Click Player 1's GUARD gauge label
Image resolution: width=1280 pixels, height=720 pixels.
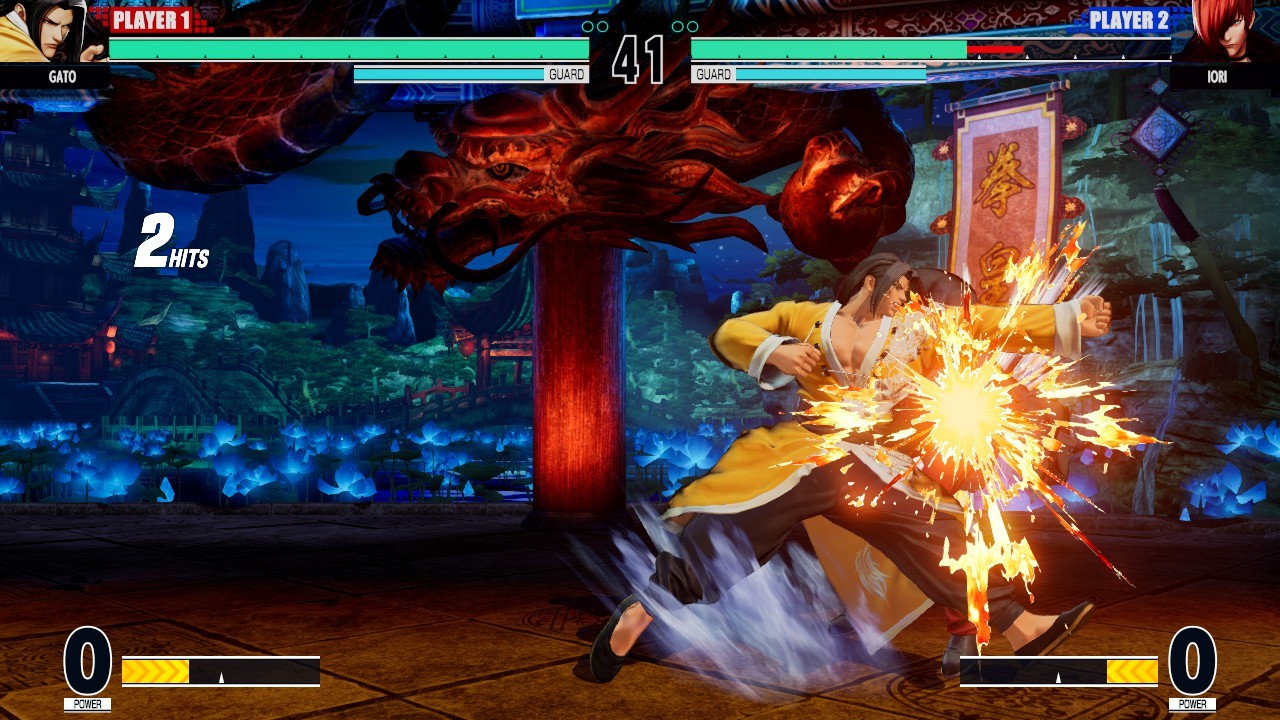click(565, 73)
